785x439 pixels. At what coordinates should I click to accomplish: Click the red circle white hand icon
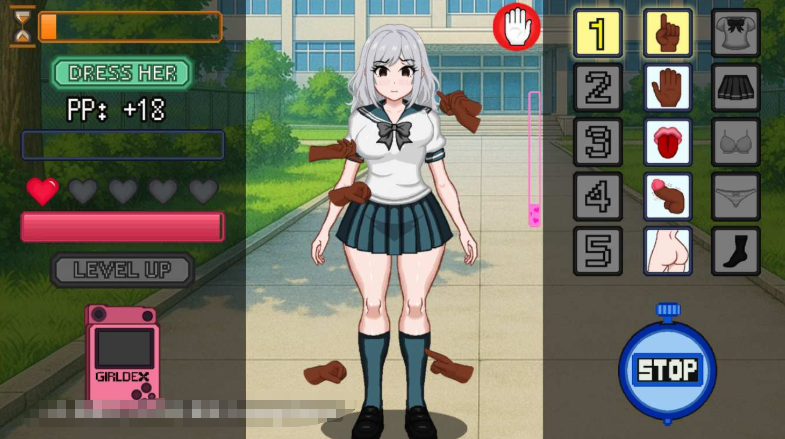point(516,27)
